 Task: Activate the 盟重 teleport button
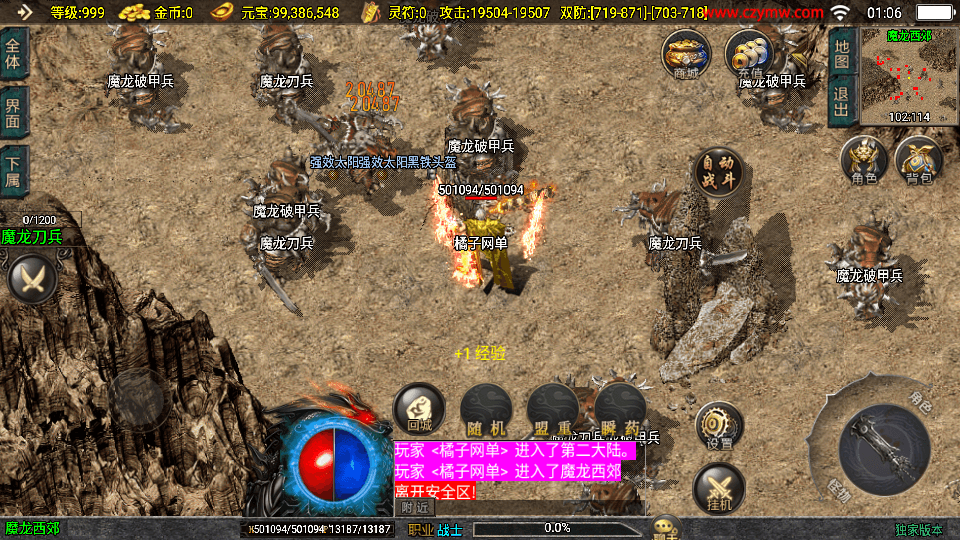[x=552, y=408]
